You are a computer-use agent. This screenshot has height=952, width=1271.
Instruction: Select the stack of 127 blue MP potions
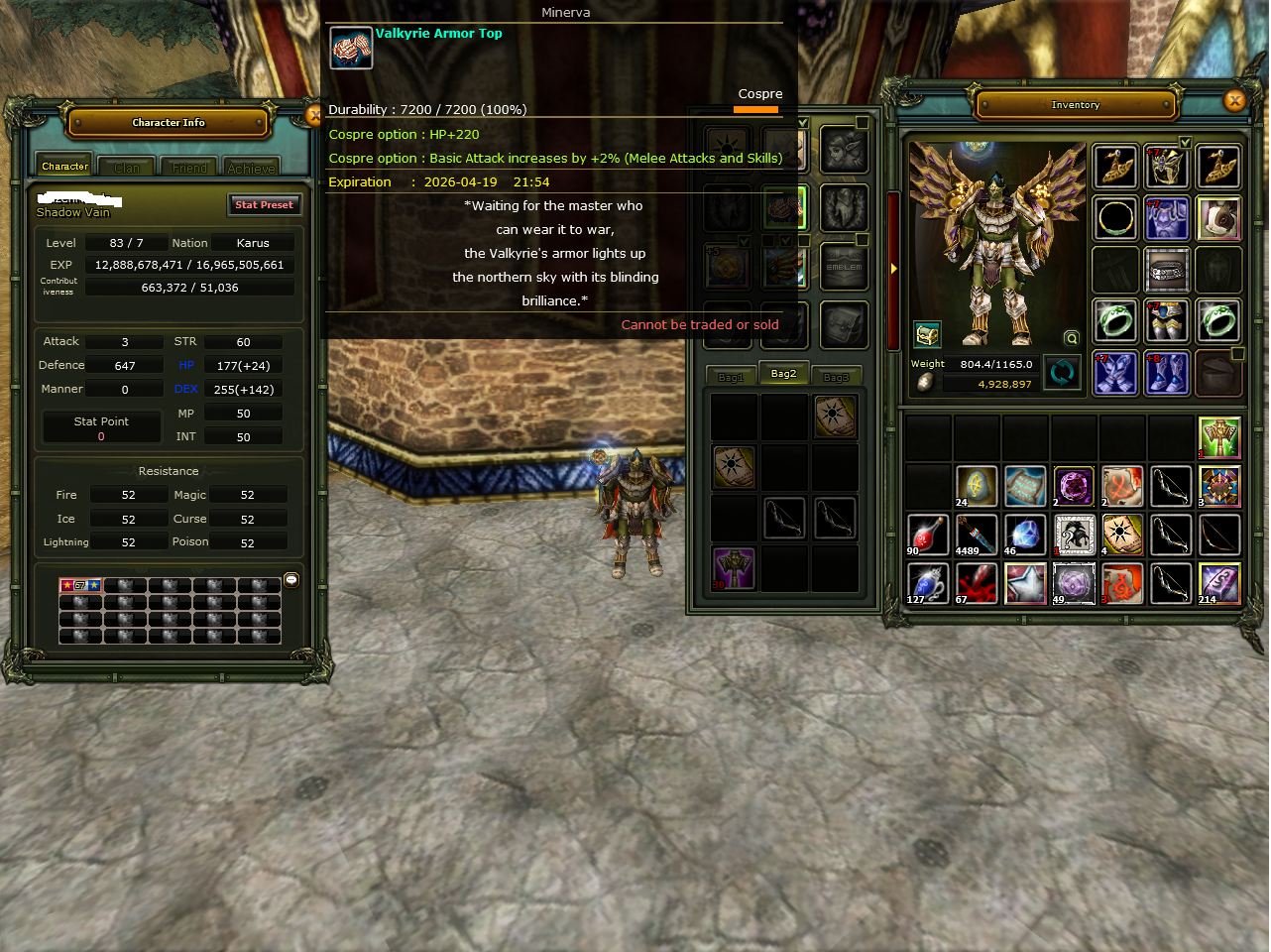click(927, 583)
